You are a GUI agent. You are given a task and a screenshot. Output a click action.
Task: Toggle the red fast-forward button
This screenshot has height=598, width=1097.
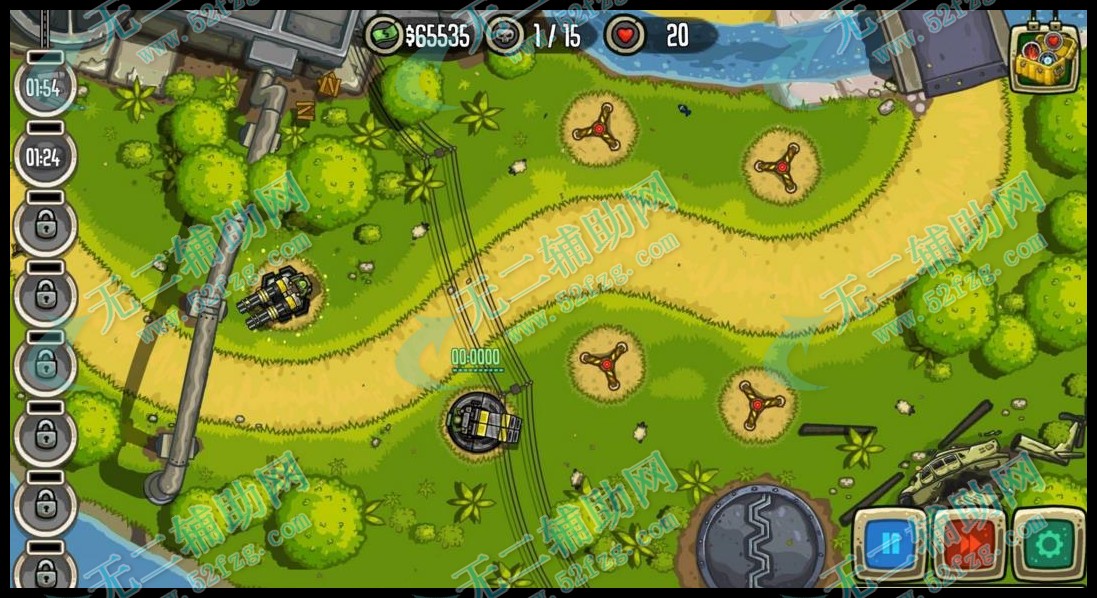point(968,545)
